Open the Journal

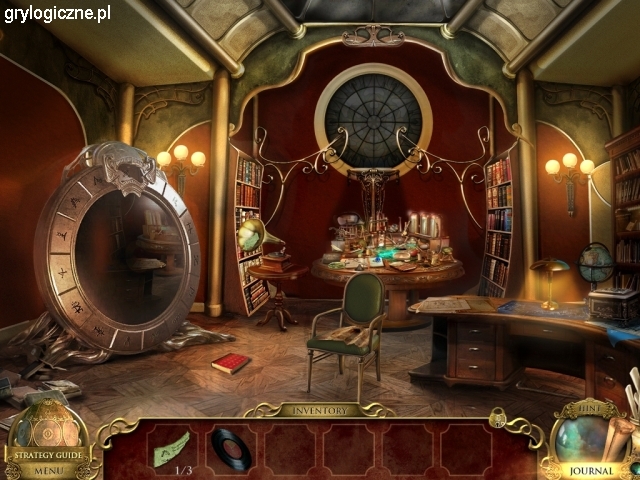(x=592, y=470)
